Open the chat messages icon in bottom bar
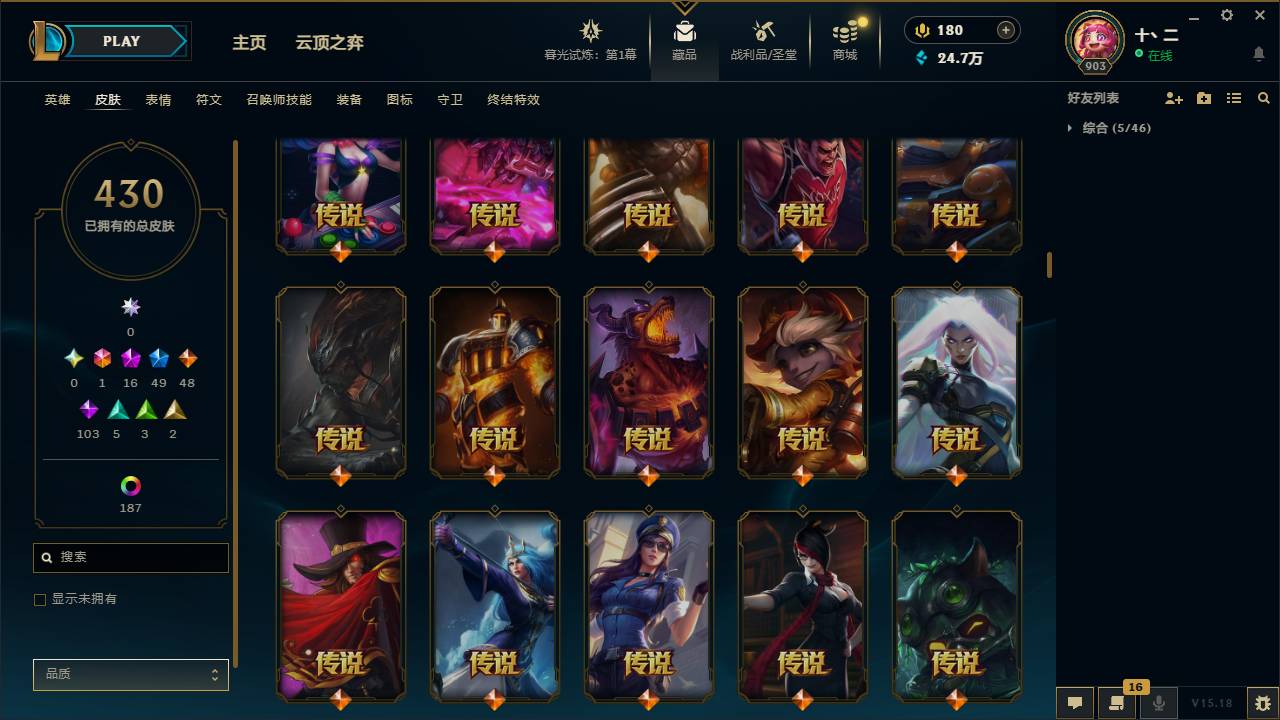 click(x=1074, y=702)
